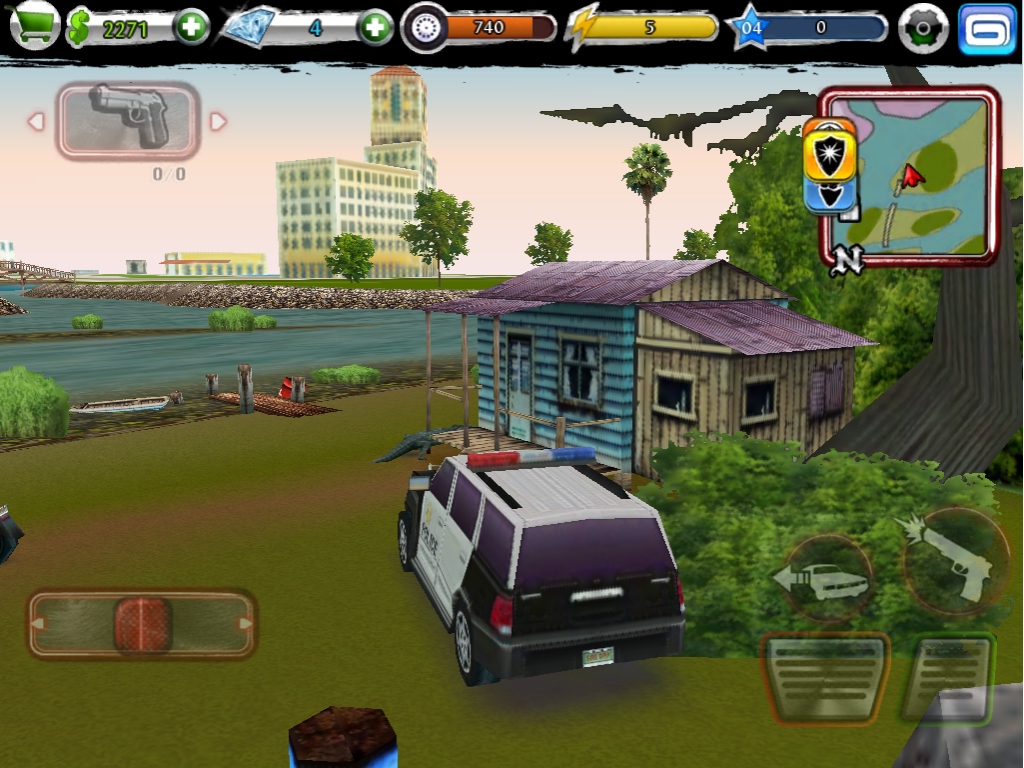Screen dimensions: 1024x768
Task: Click the Gameloft logo button
Action: pyautogui.click(x=987, y=28)
